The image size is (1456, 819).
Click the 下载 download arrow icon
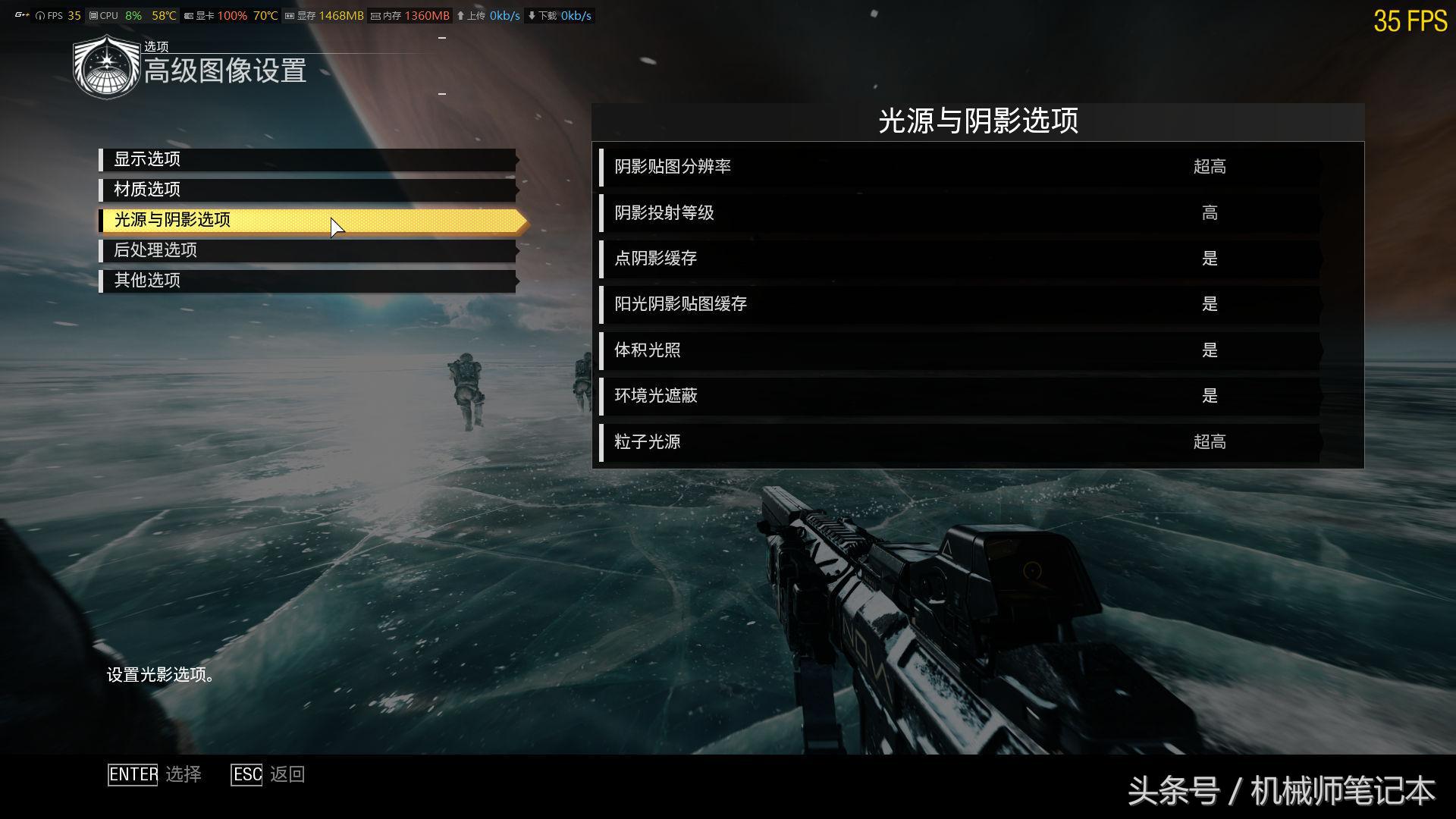coord(534,14)
